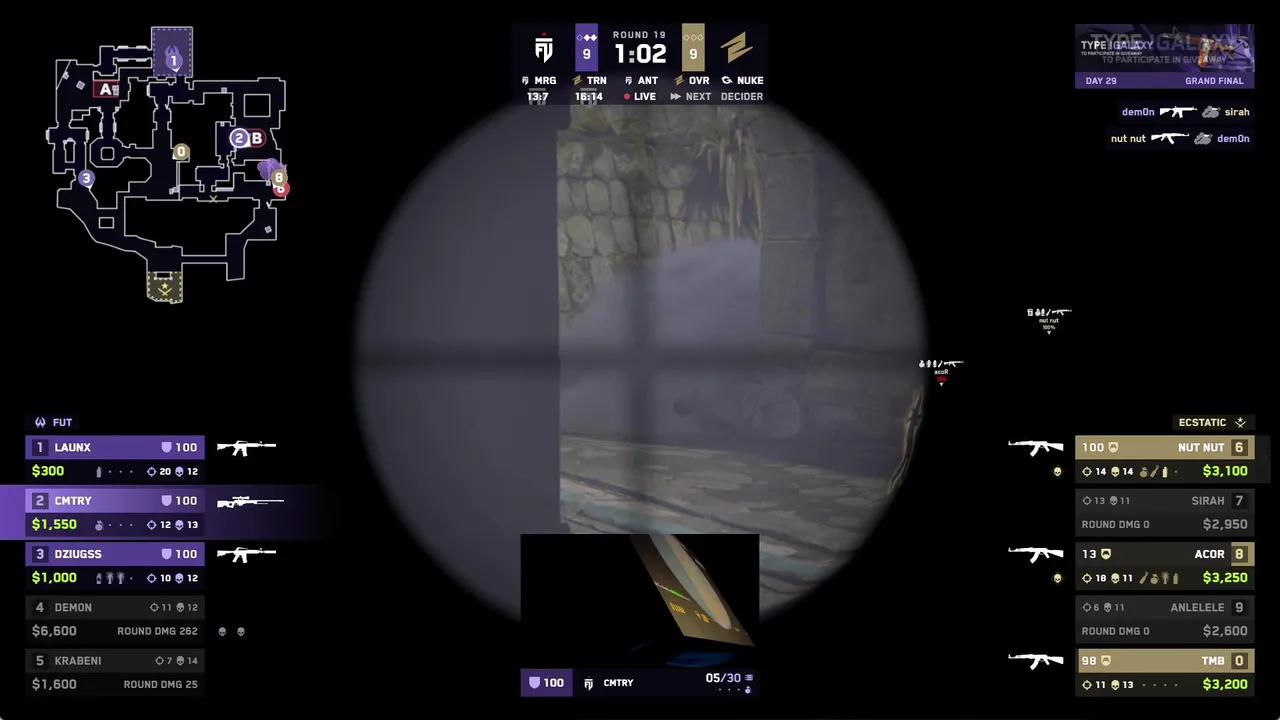The width and height of the screenshot is (1280, 720).
Task: Select the NUKE DECIDER match entry
Action: [742, 88]
